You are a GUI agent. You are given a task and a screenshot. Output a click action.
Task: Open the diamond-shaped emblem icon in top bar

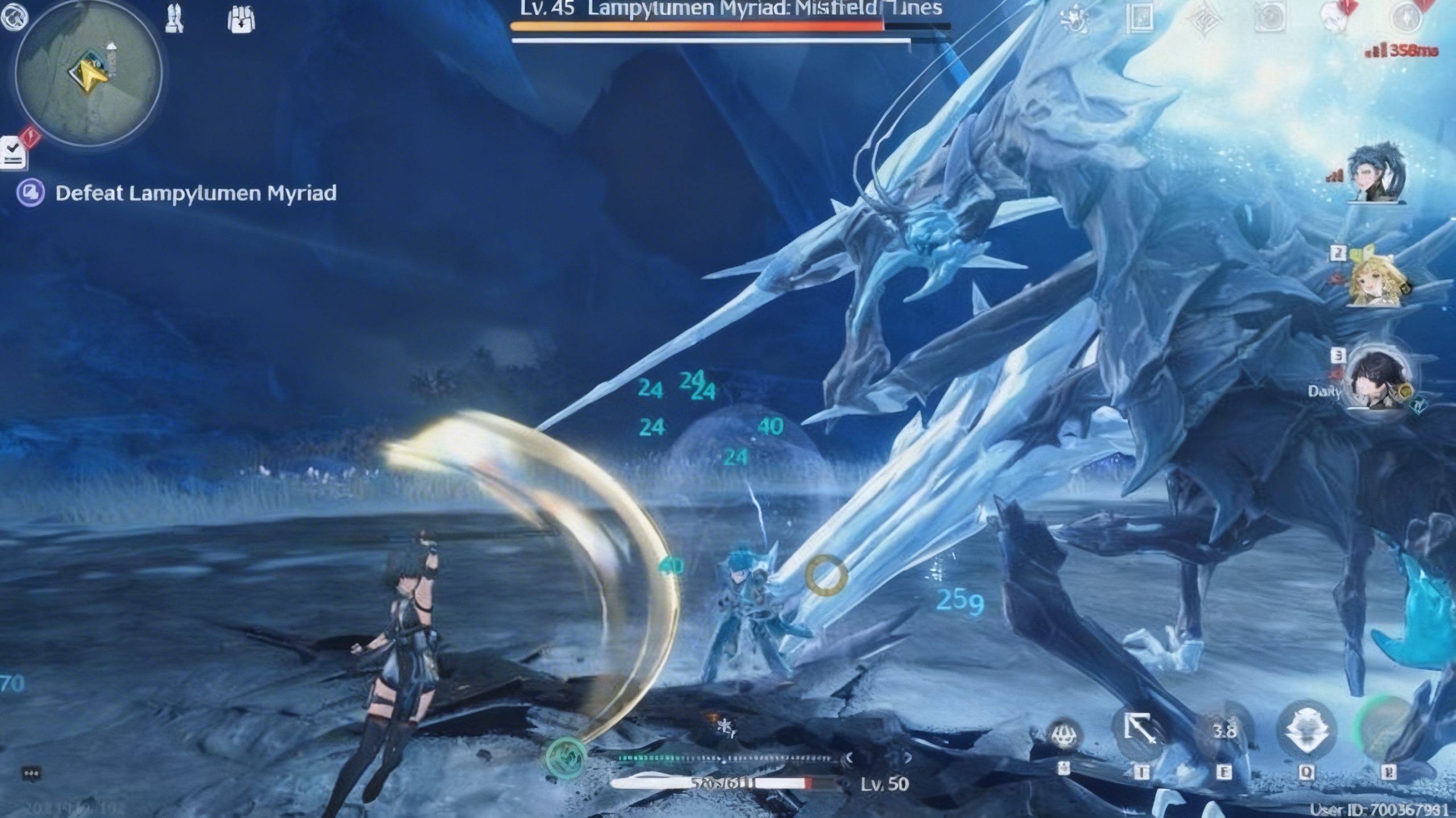tap(1204, 18)
